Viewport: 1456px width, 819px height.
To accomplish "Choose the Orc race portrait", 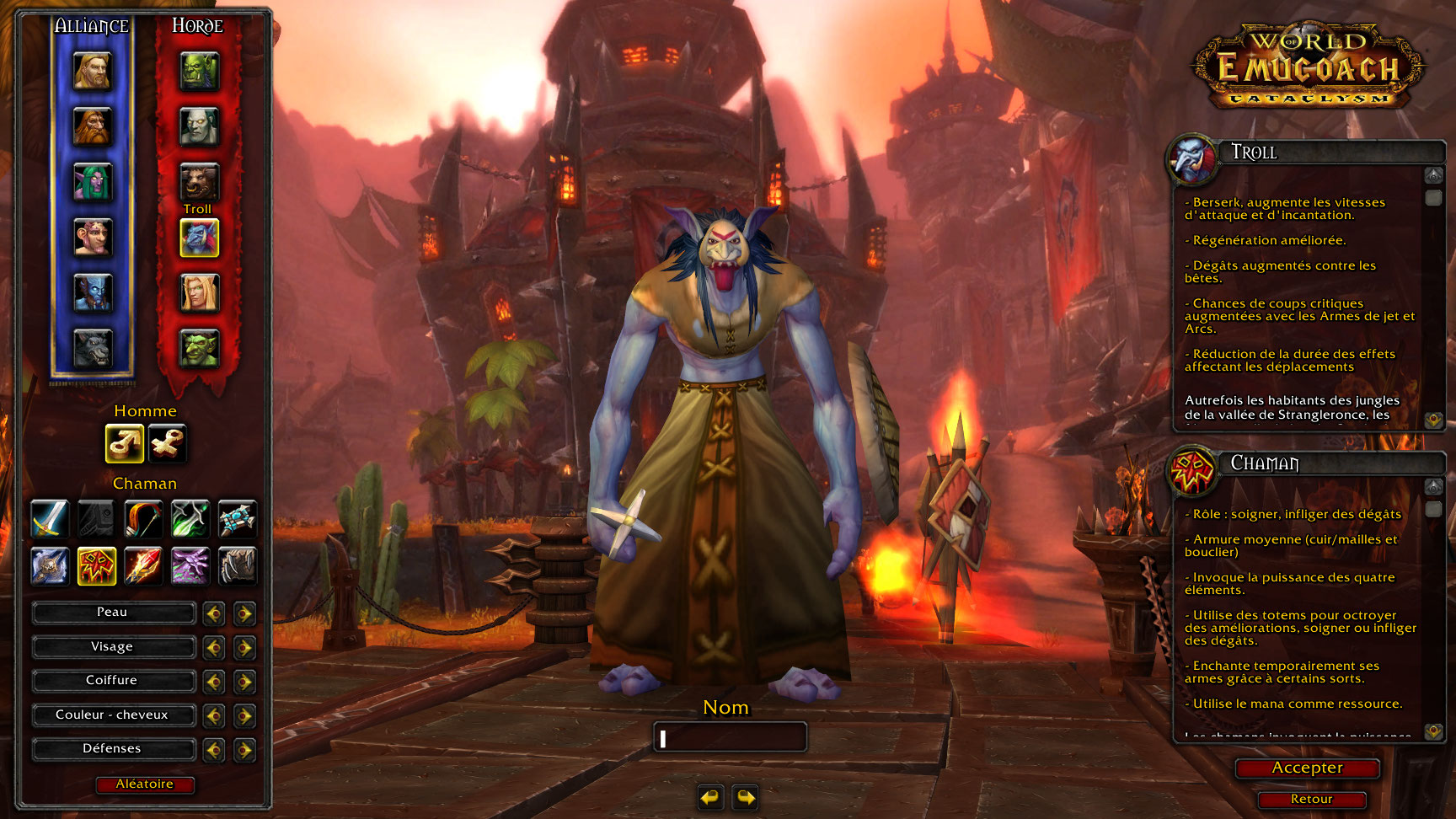I will (200, 72).
